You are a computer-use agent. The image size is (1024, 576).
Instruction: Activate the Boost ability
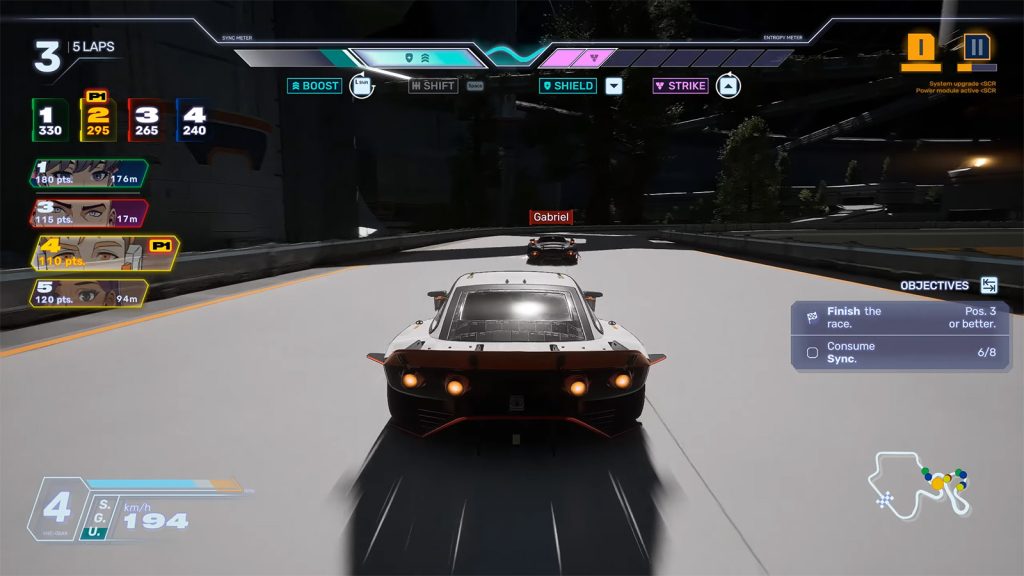[315, 86]
